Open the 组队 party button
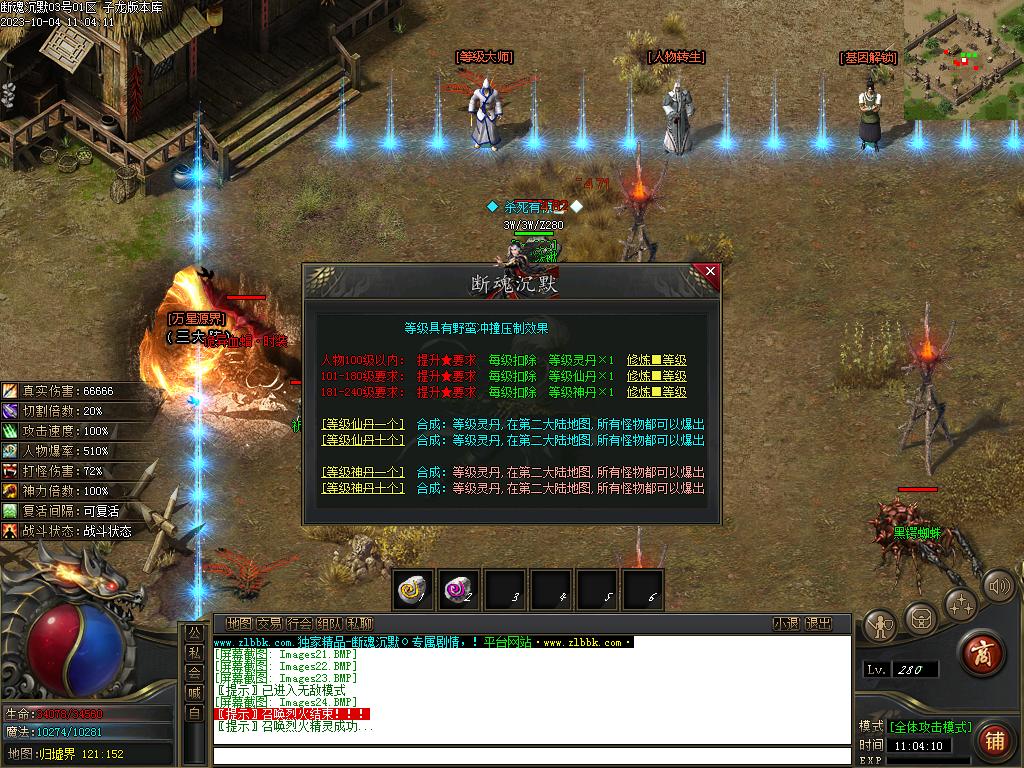 329,624
